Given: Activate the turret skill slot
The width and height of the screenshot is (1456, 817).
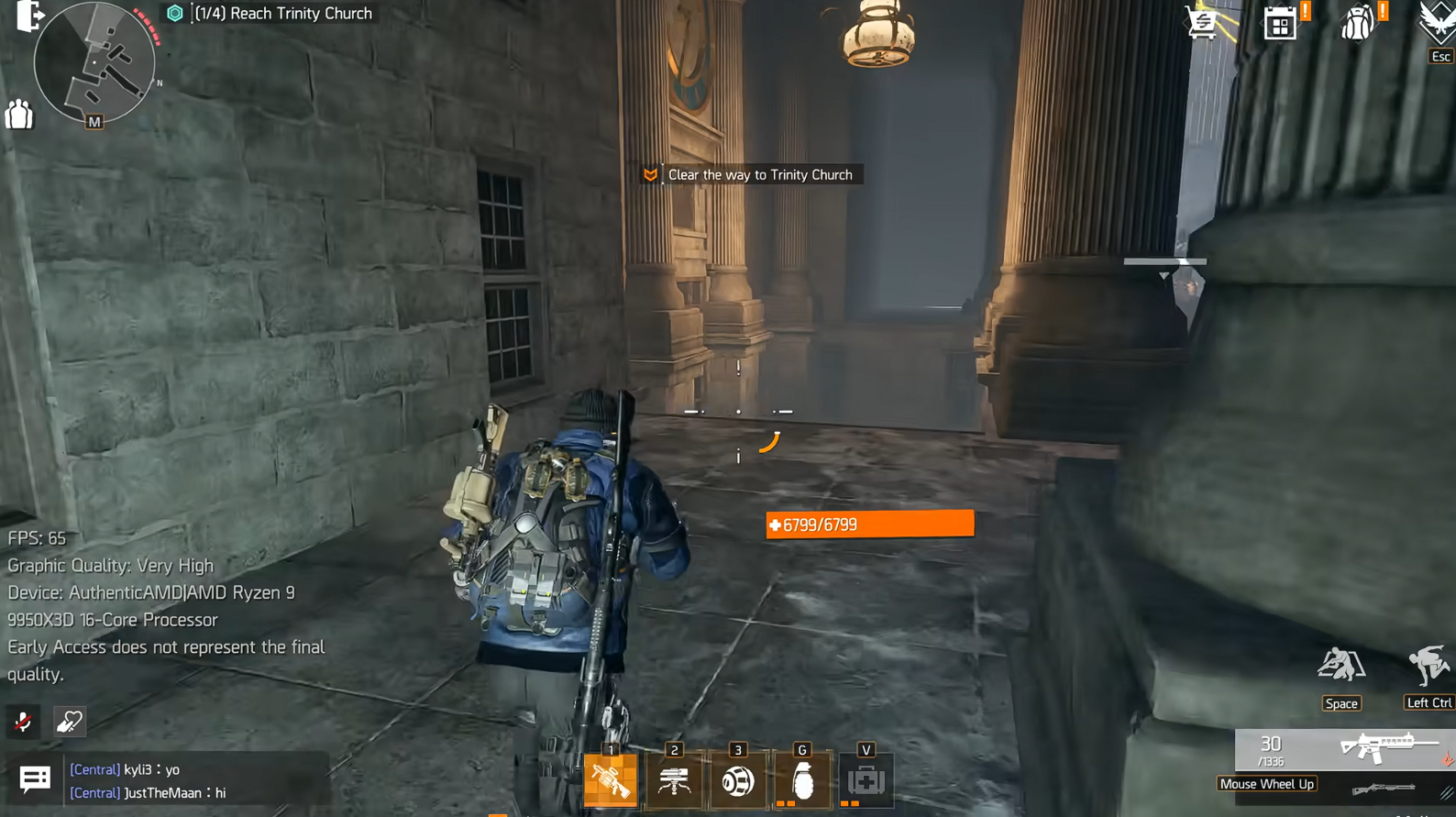Looking at the screenshot, I should tap(674, 780).
